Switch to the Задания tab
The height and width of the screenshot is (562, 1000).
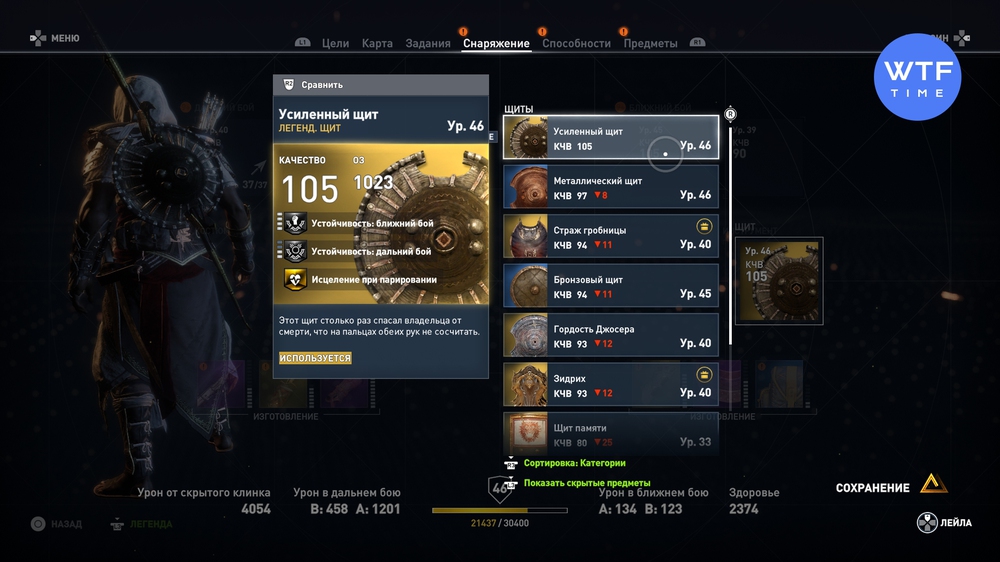(428, 43)
